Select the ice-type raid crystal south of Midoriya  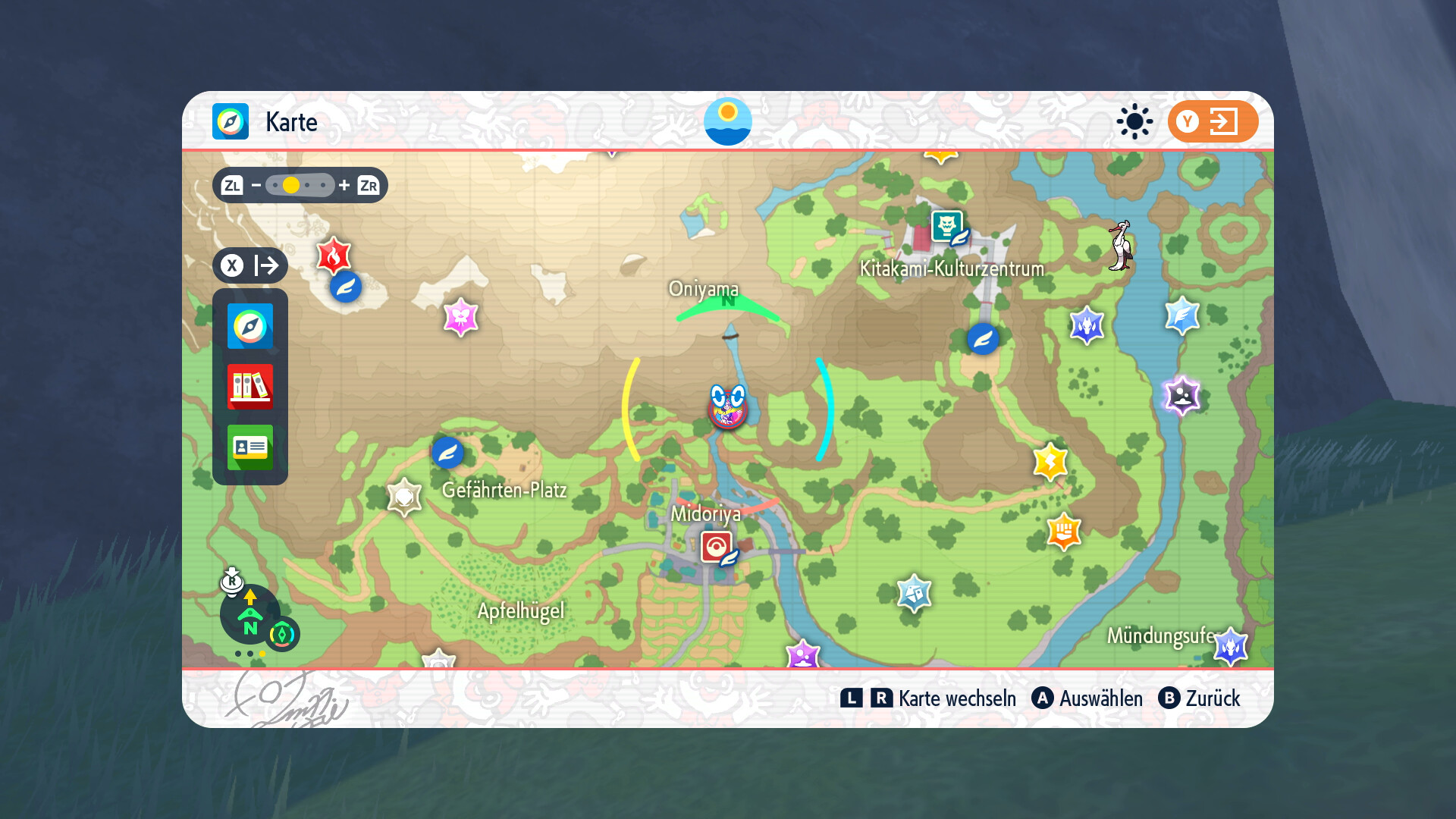coord(914,593)
